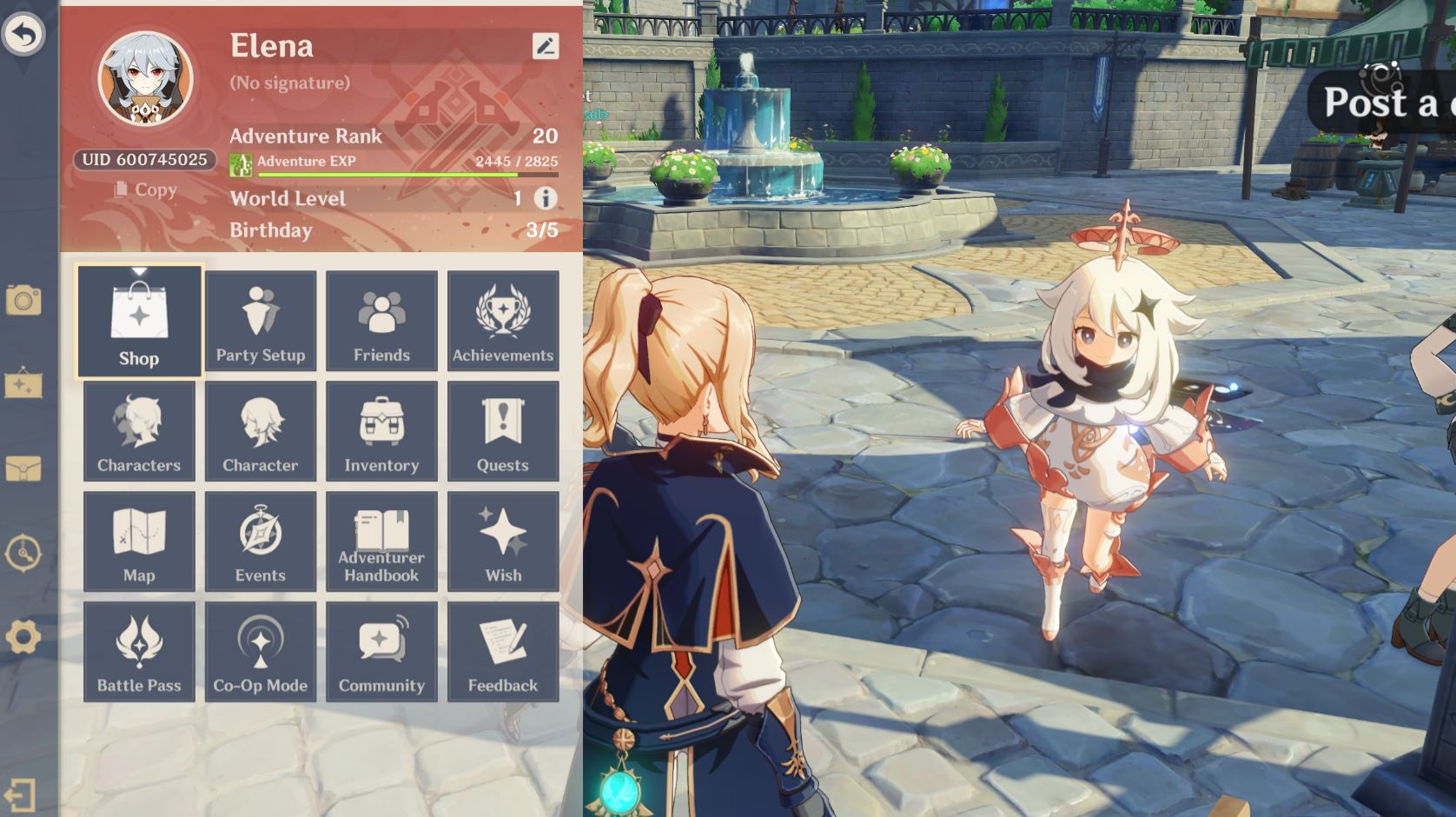1456x817 pixels.
Task: Edit the profile with the pencil icon
Action: (546, 46)
